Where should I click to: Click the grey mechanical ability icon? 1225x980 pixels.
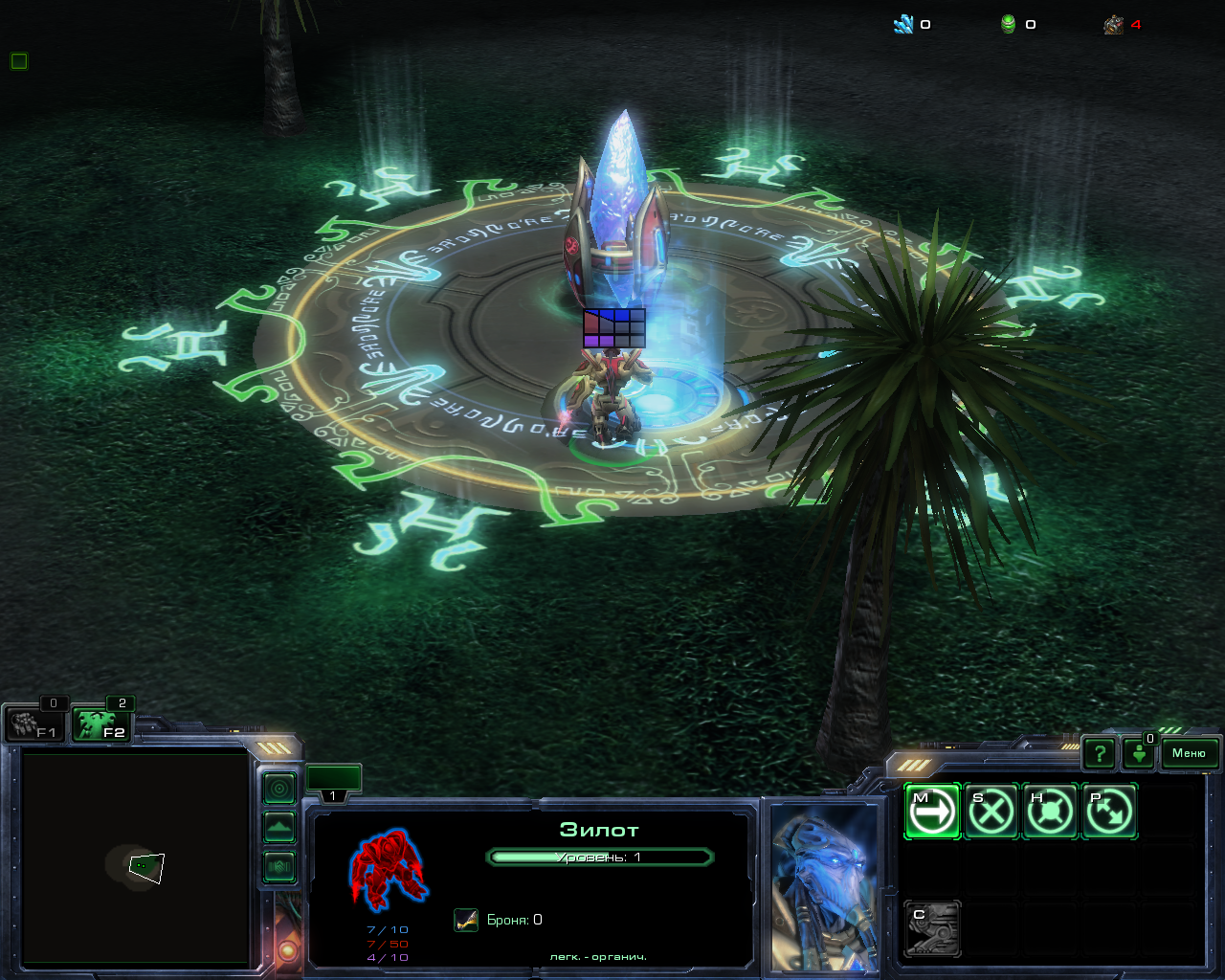point(932,928)
